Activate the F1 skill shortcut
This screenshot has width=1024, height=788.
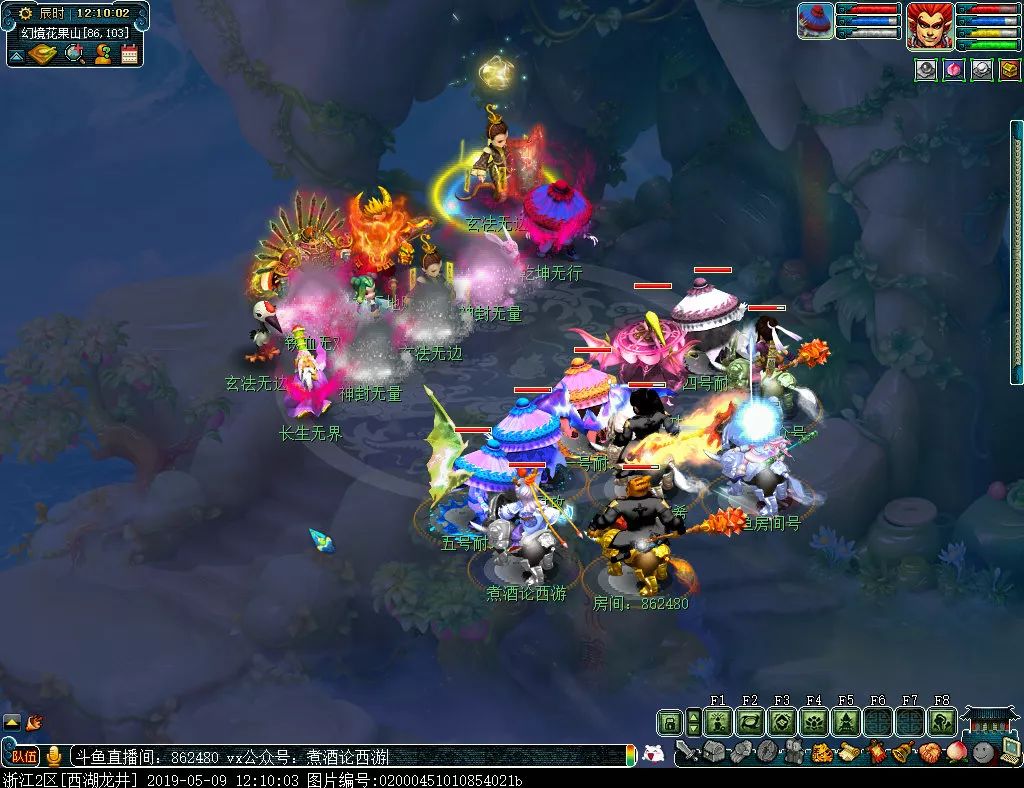click(718, 723)
